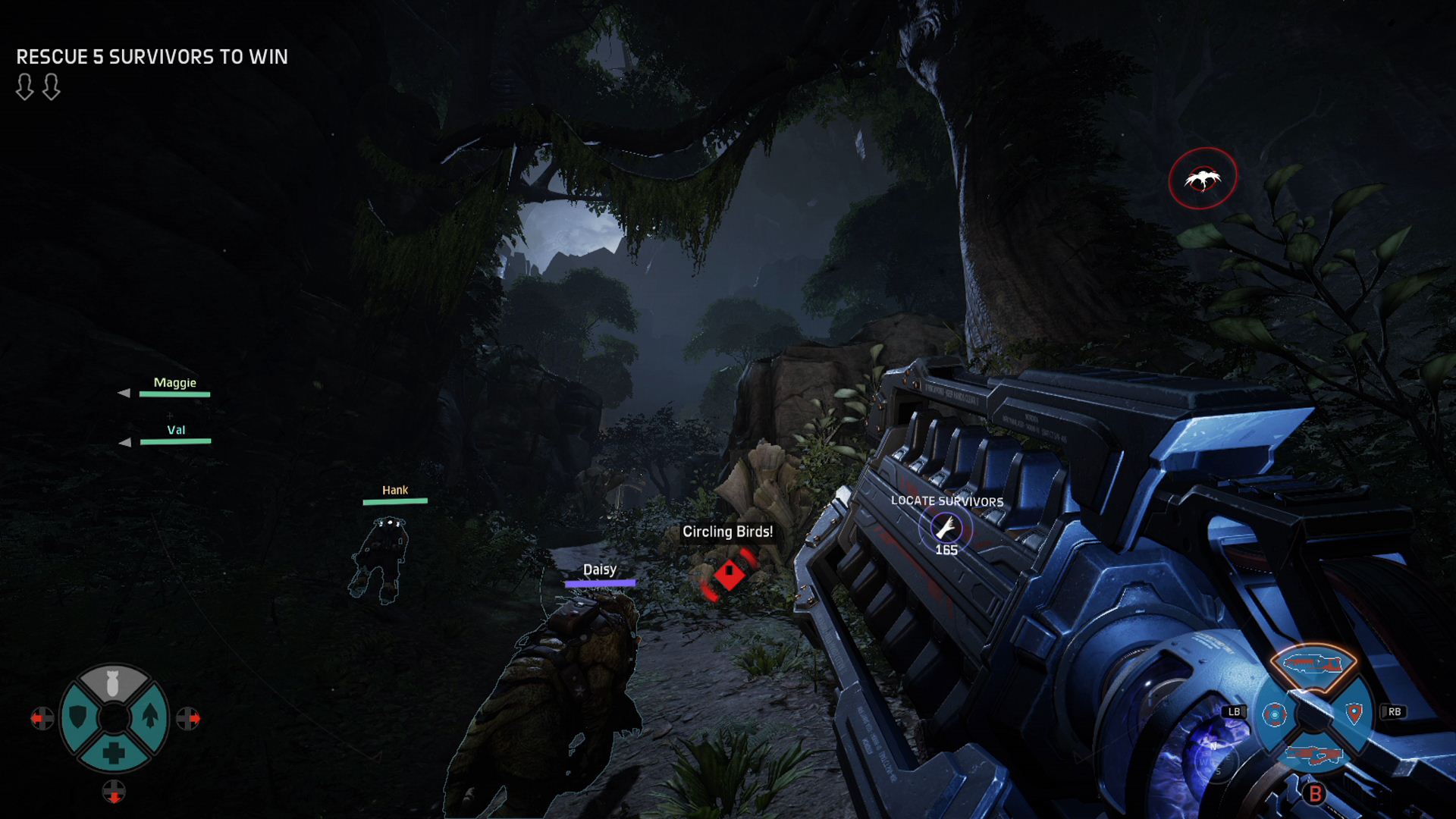Click Daisy's name tag

(x=599, y=570)
